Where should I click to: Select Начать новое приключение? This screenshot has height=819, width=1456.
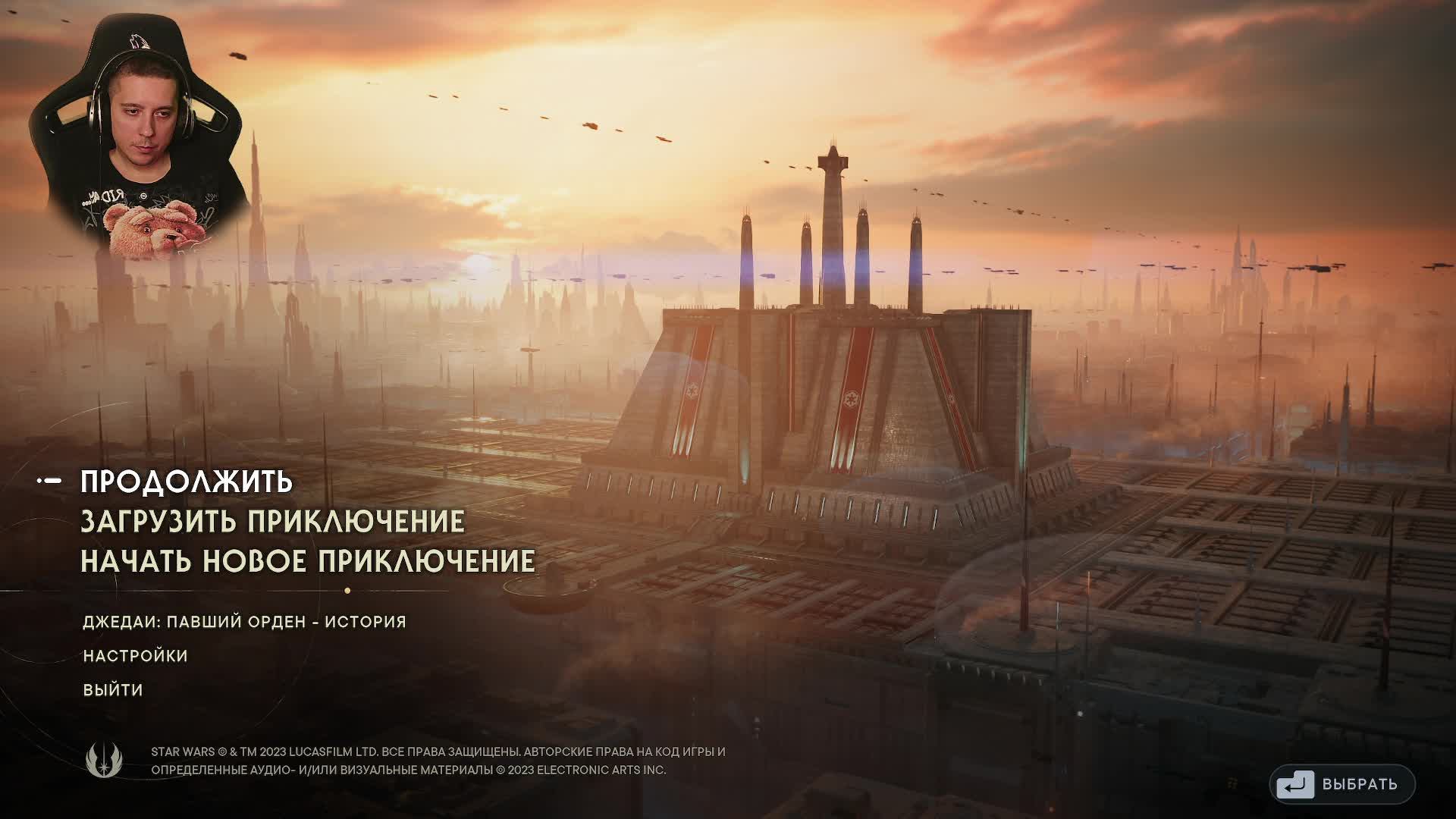point(308,561)
